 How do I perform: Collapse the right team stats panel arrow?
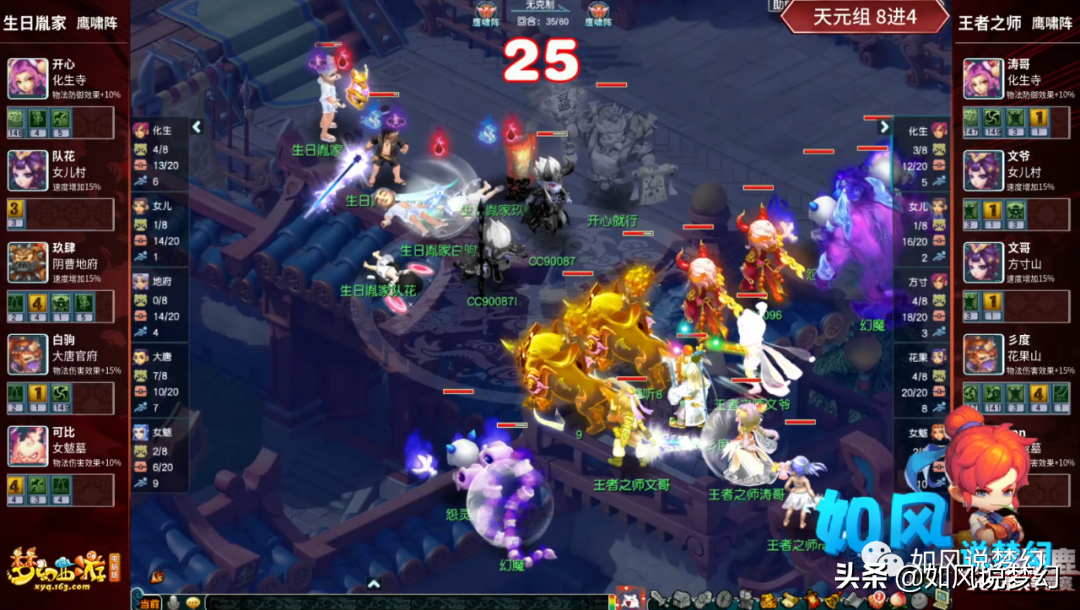click(x=884, y=127)
